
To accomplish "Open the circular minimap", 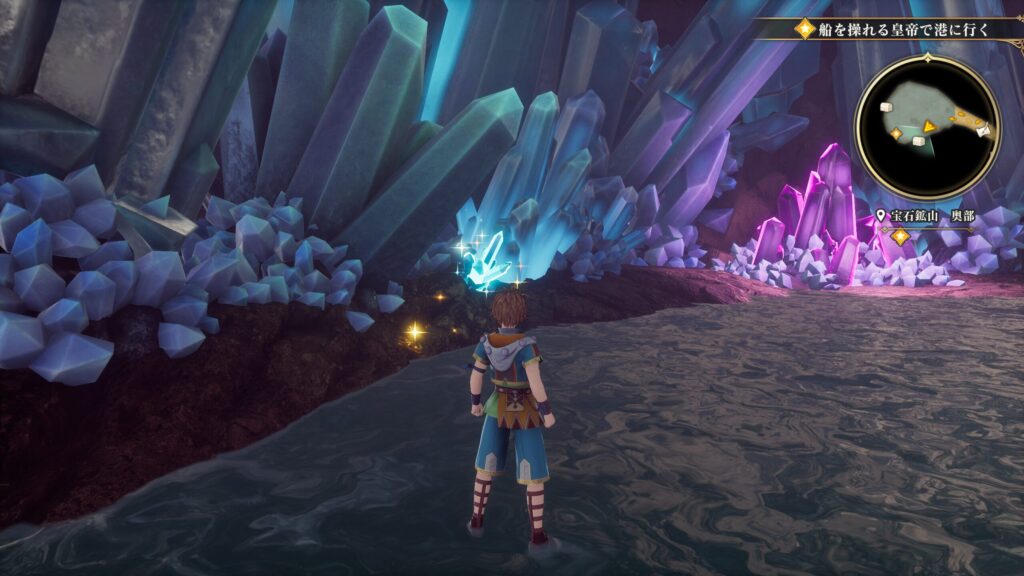I will (928, 127).
